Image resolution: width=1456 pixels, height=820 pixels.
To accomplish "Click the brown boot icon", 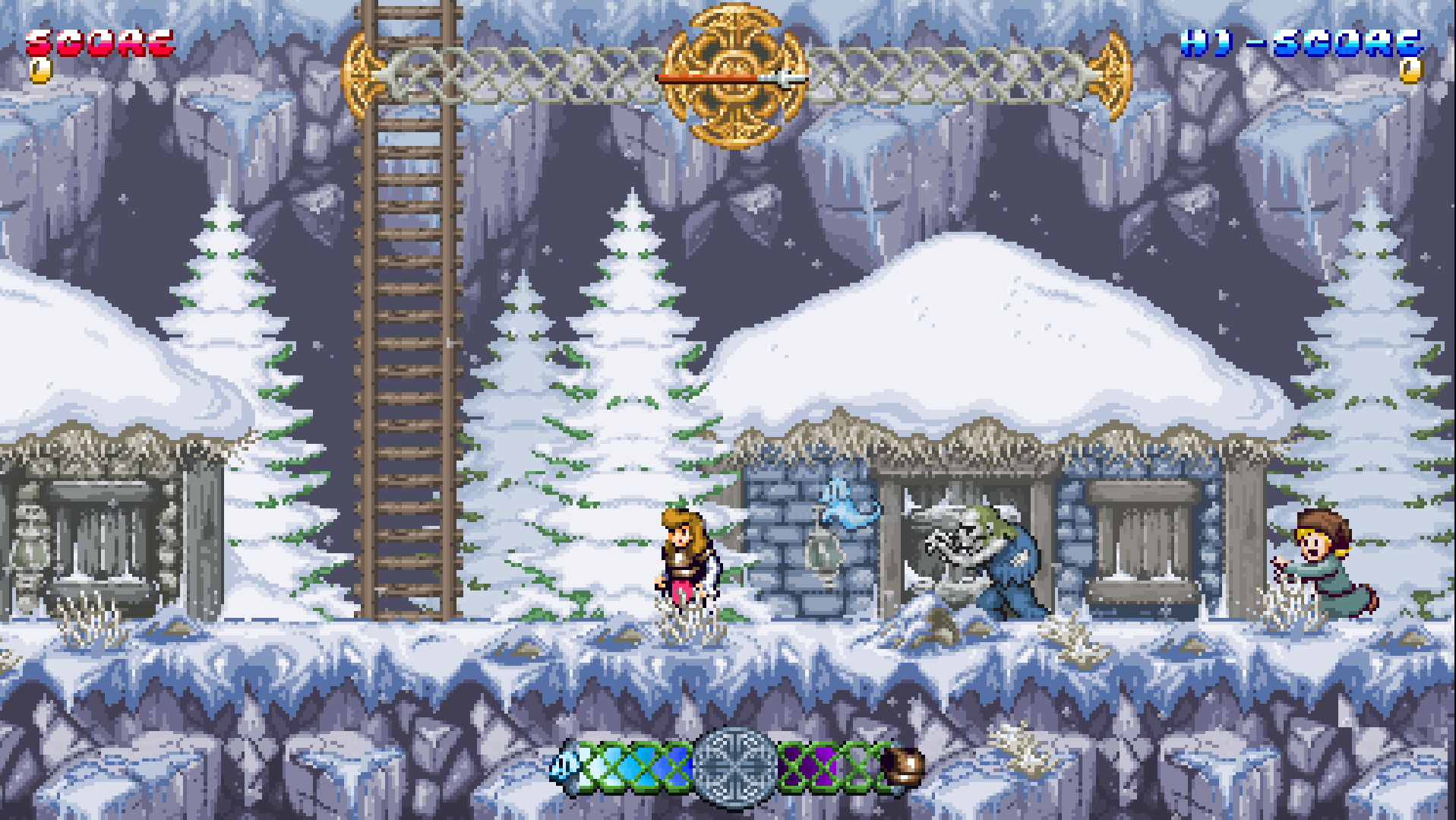I will (904, 766).
